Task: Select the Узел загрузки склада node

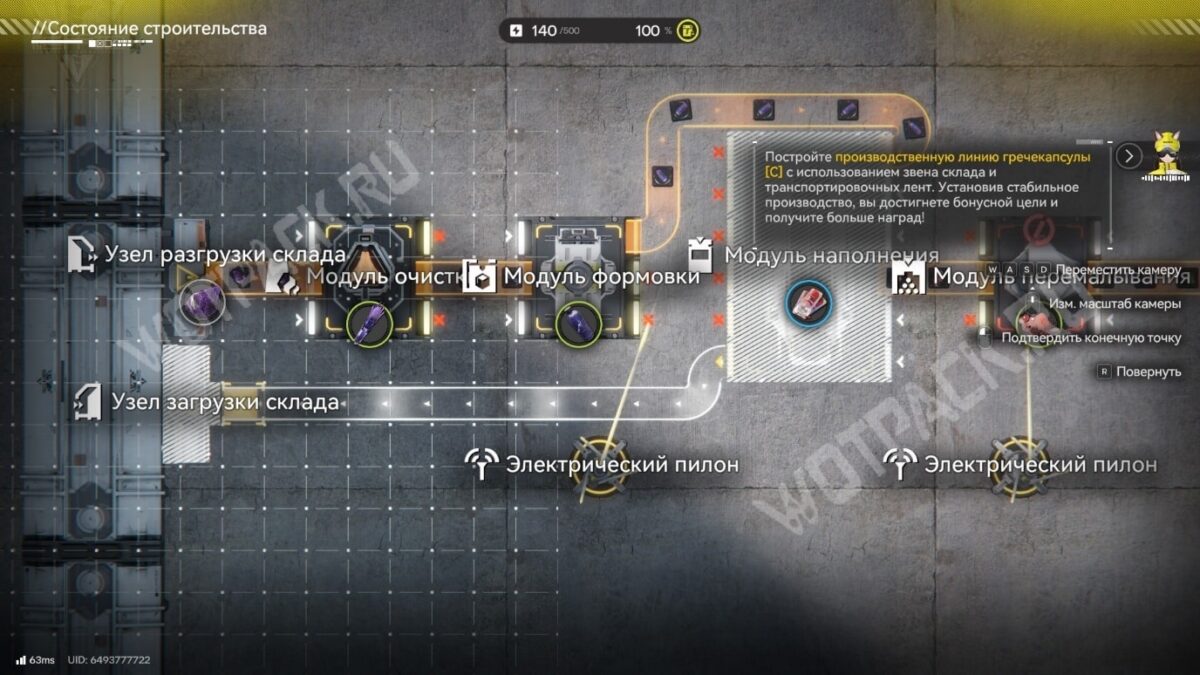Action: (186, 404)
